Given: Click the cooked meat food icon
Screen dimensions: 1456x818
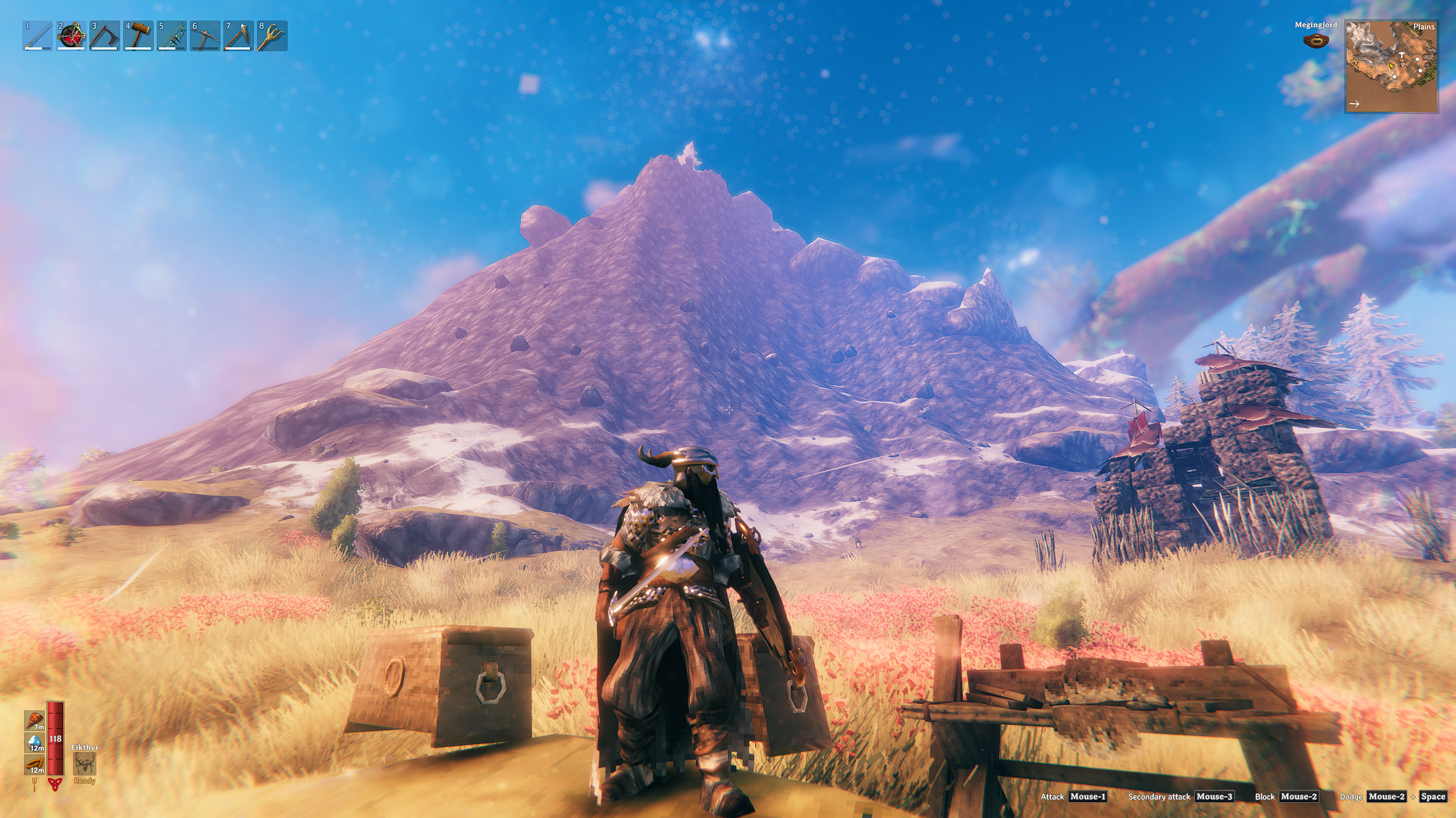Looking at the screenshot, I should pyautogui.click(x=35, y=721).
